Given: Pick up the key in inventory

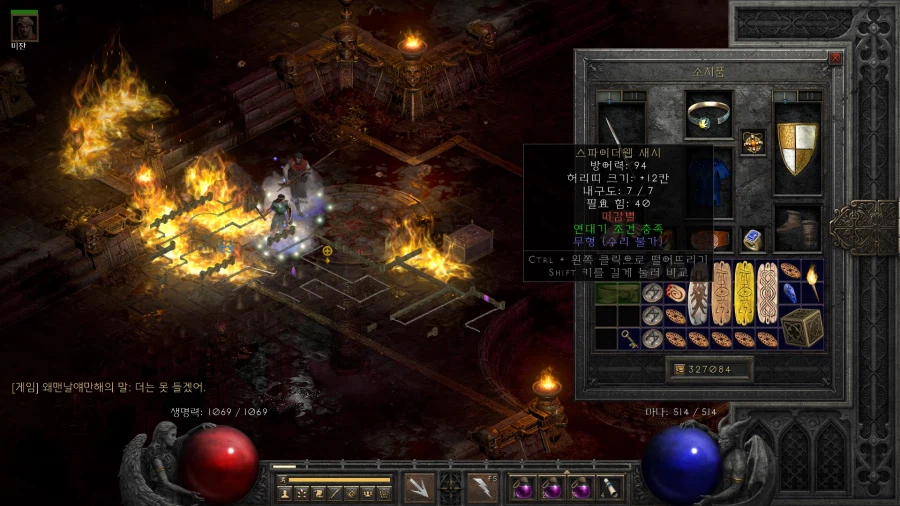Looking at the screenshot, I should pyautogui.click(x=630, y=339).
